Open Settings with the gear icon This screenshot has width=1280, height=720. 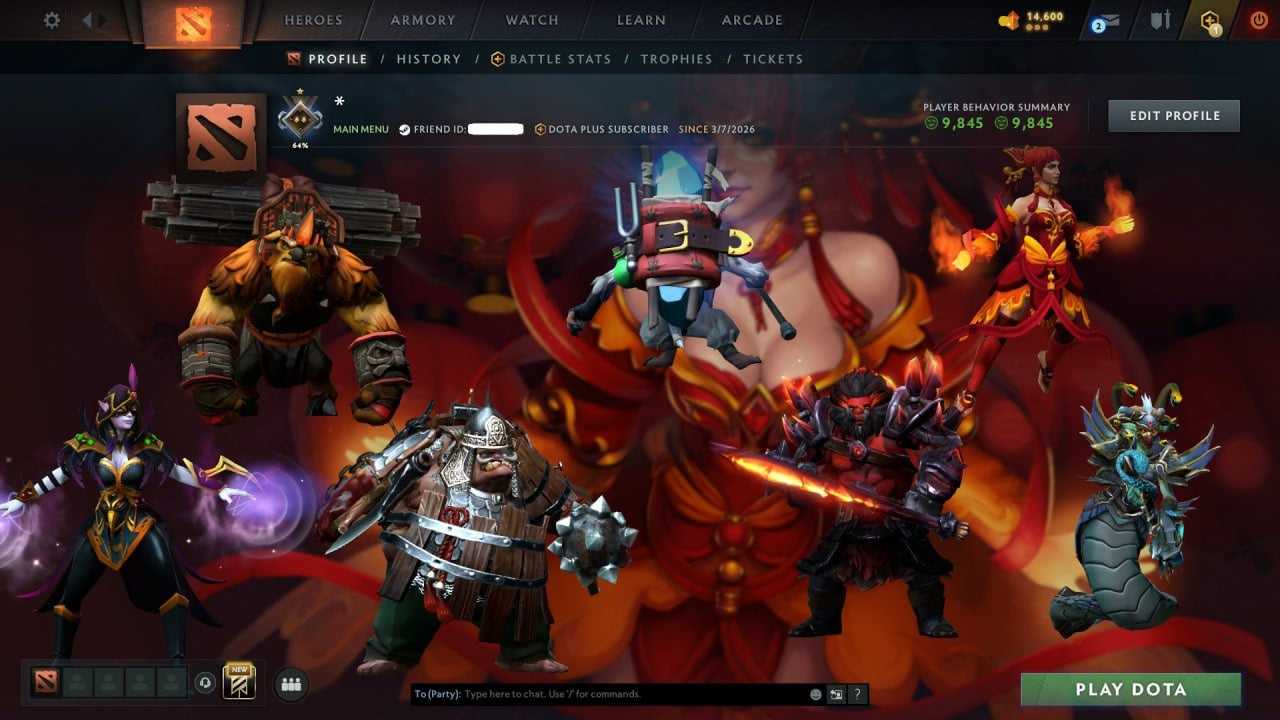pyautogui.click(x=51, y=19)
